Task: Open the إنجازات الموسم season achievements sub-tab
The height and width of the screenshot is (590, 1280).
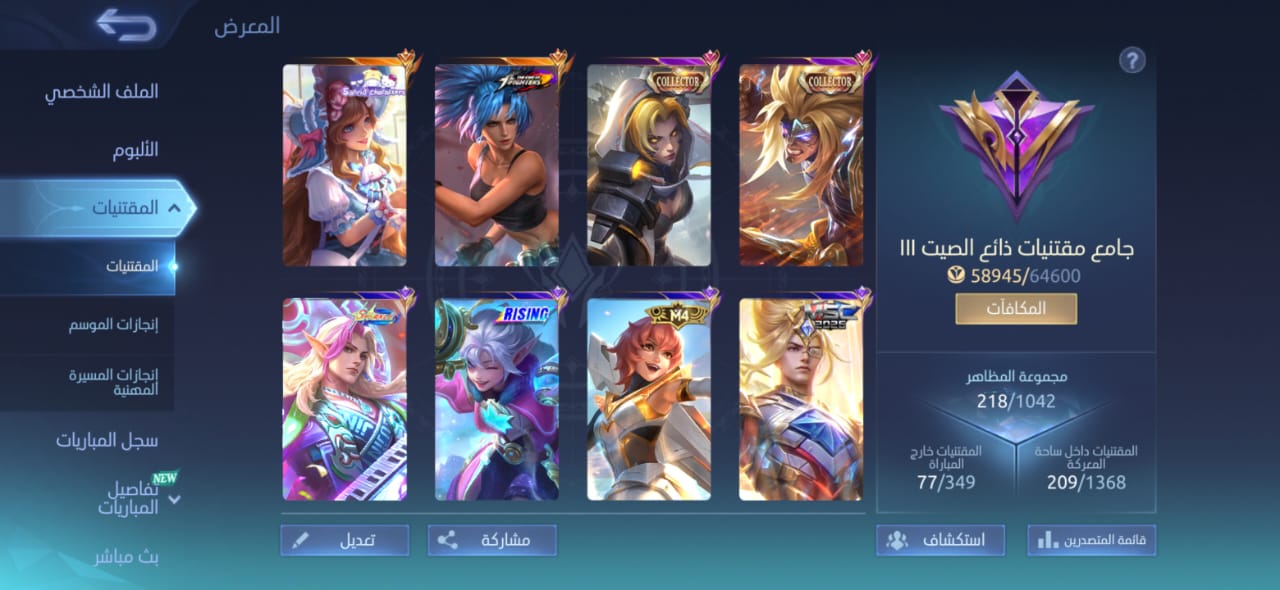Action: tap(114, 324)
